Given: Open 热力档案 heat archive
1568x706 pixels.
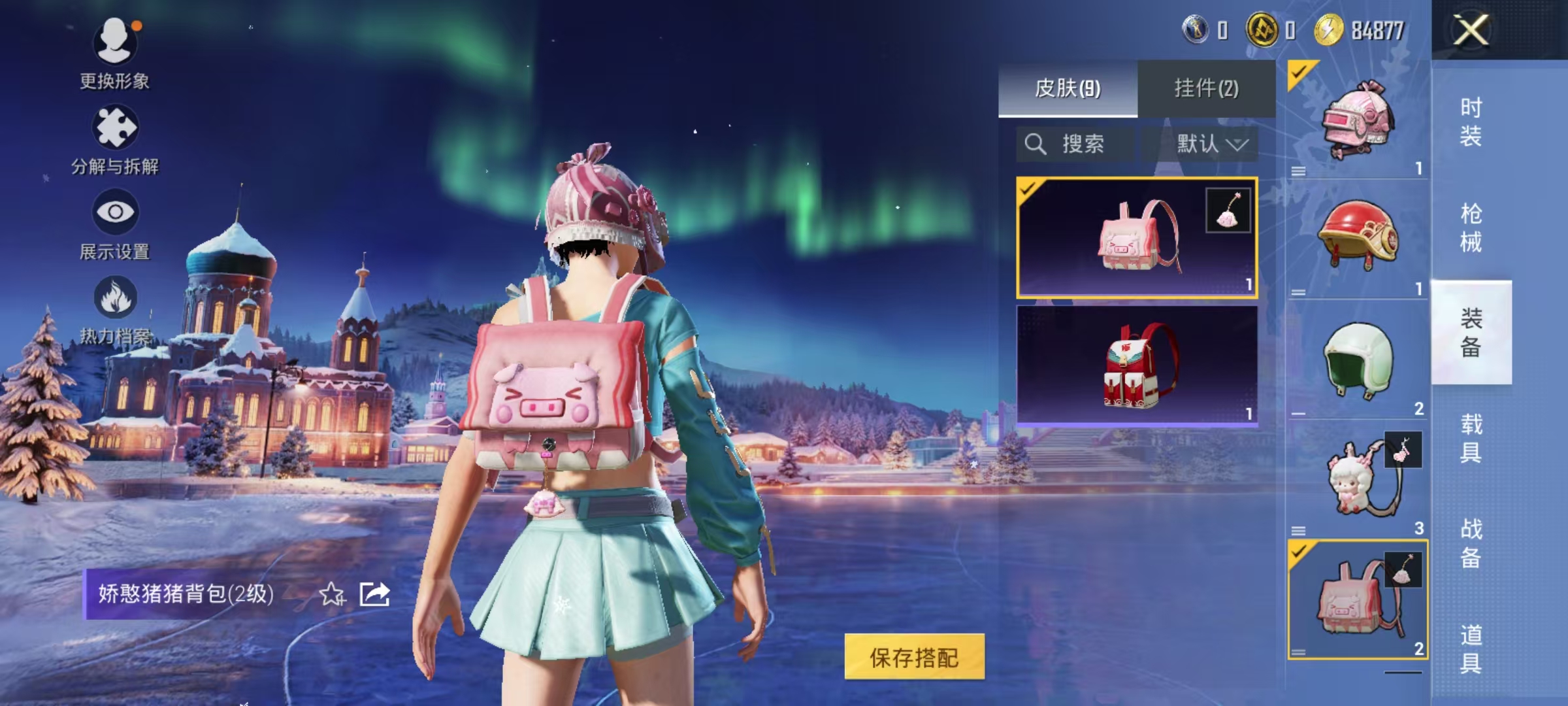Looking at the screenshot, I should coord(115,309).
